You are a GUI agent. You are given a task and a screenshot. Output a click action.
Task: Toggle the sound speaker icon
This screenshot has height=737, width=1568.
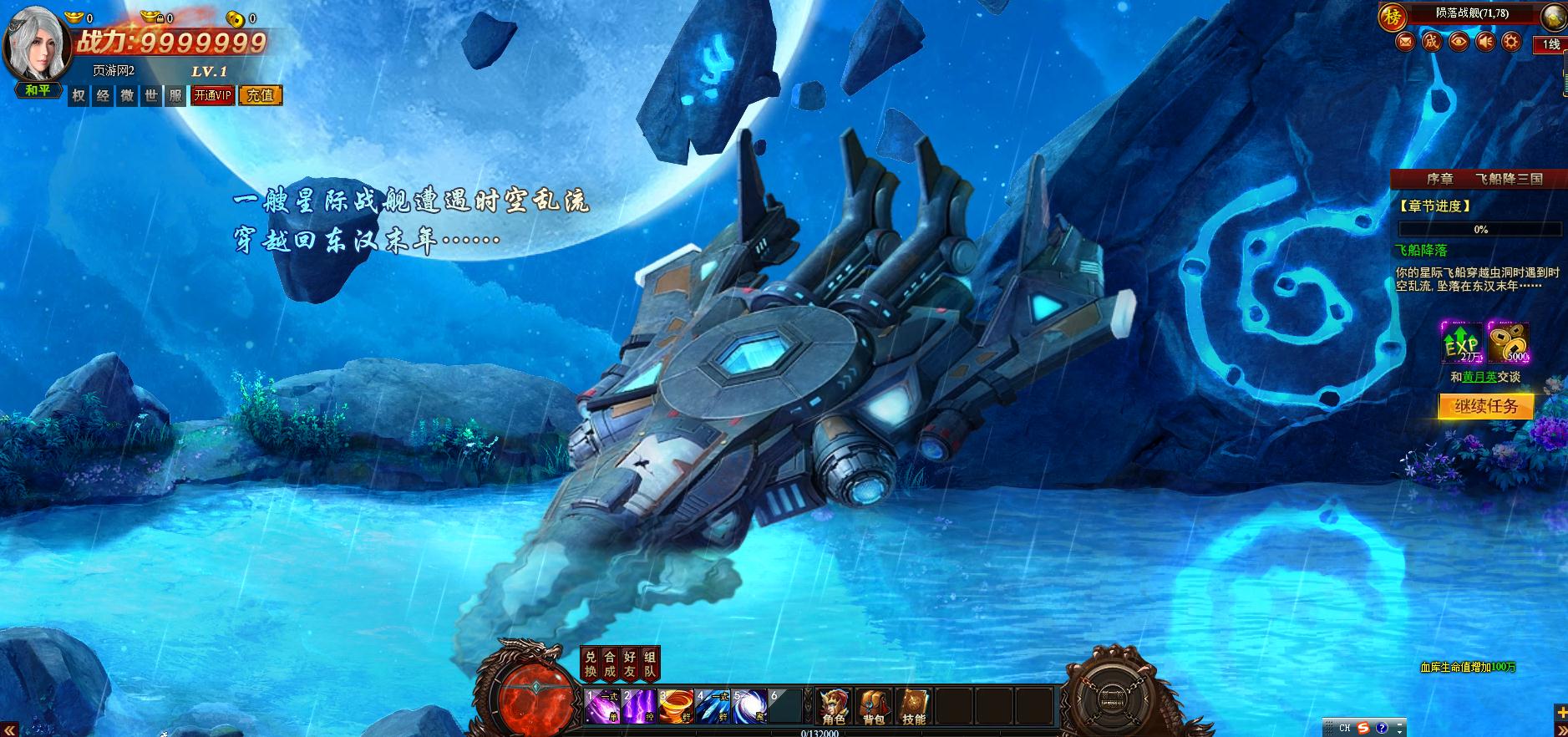(x=1485, y=41)
